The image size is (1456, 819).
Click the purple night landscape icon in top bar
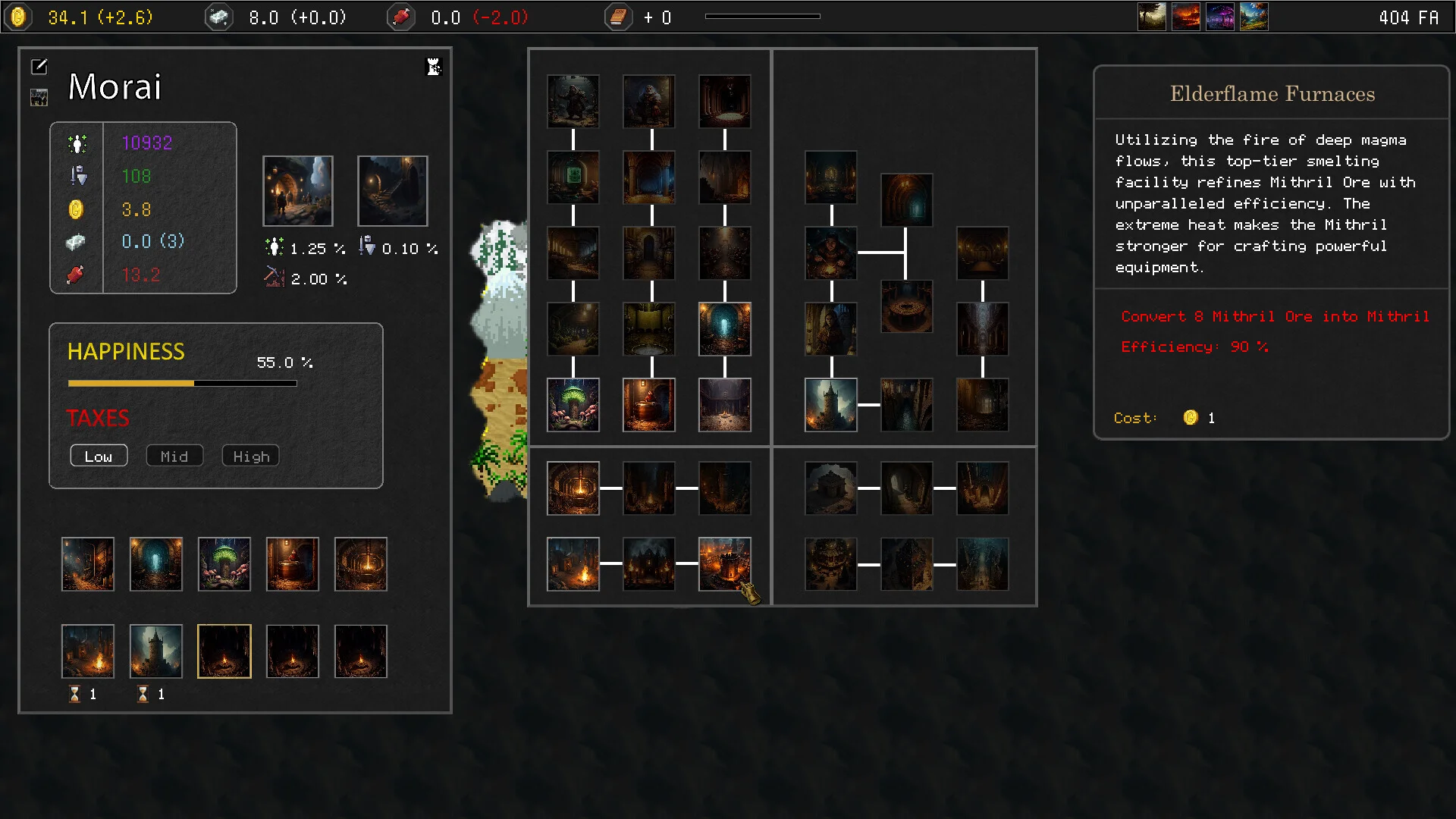pyautogui.click(x=1220, y=17)
